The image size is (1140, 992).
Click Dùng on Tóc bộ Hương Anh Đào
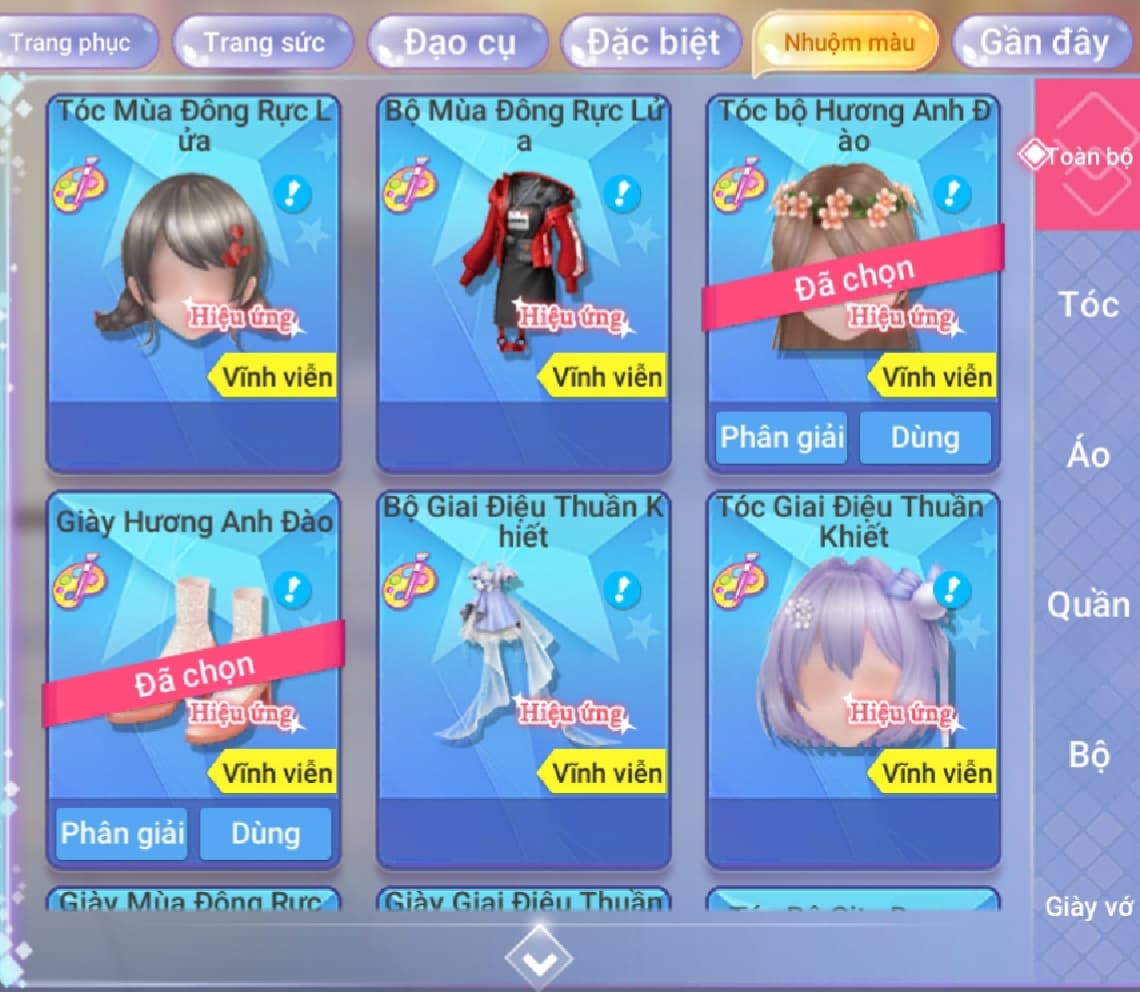925,438
